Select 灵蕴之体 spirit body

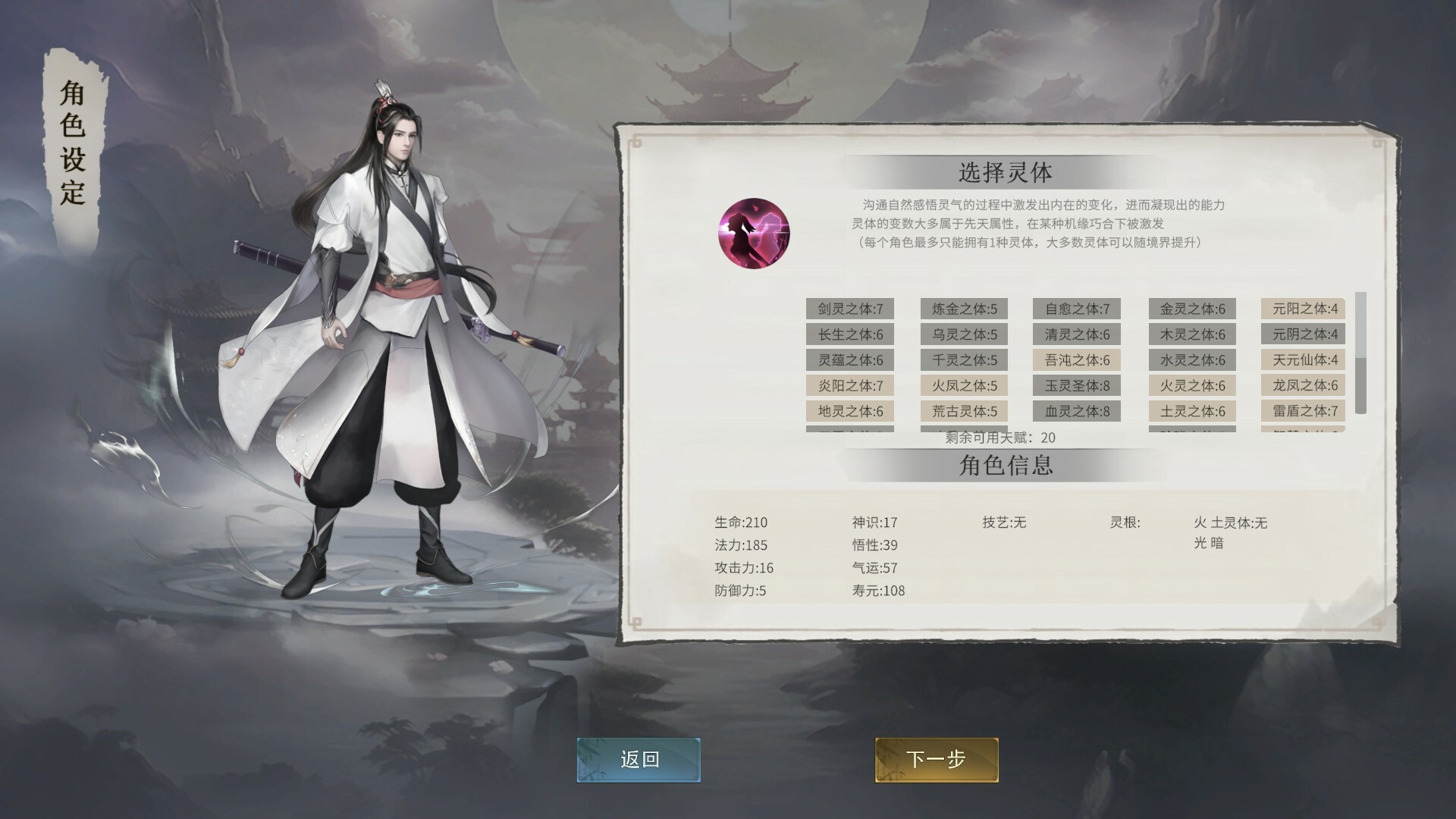[x=849, y=360]
